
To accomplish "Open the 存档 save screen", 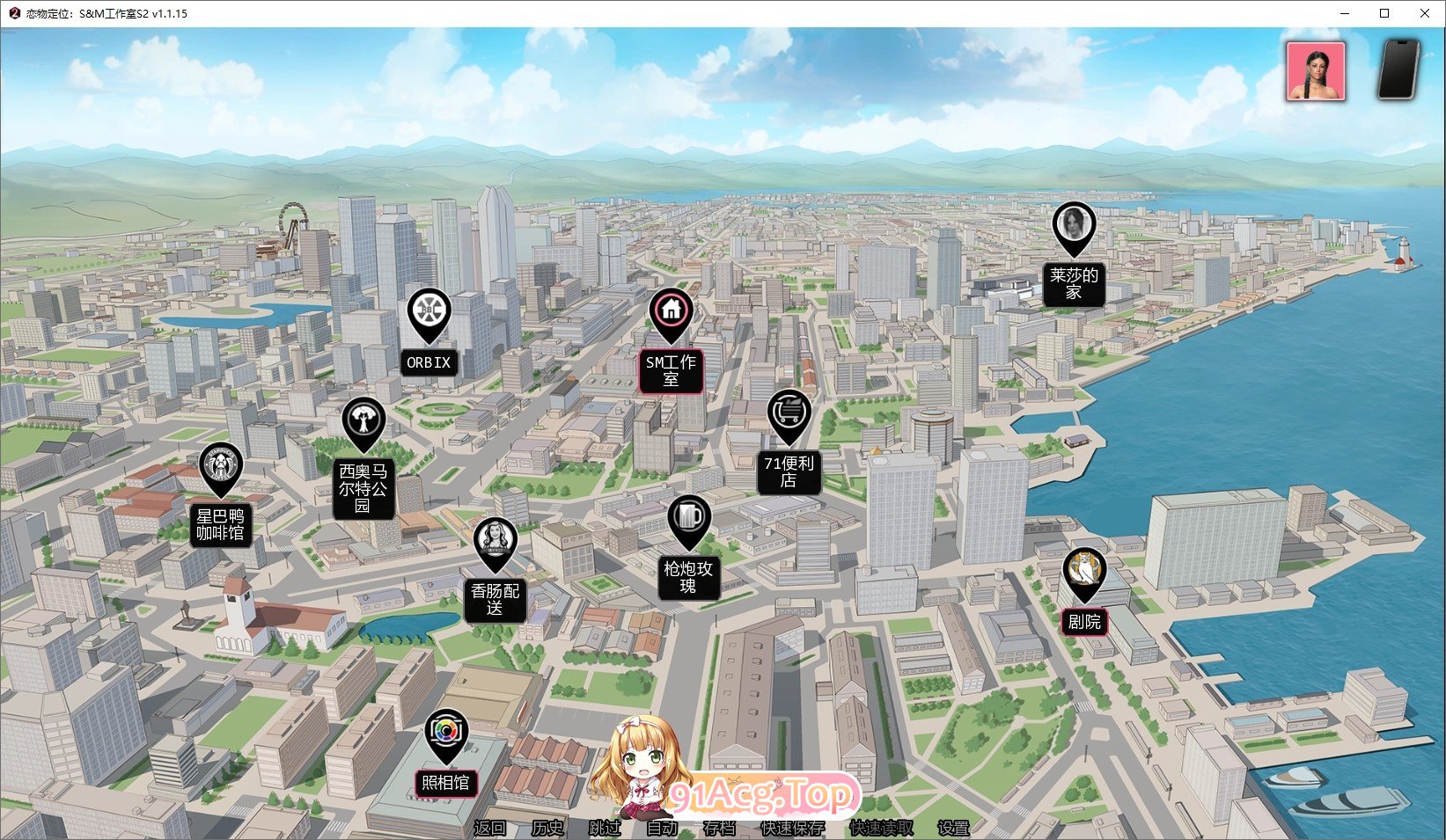I will click(x=719, y=828).
